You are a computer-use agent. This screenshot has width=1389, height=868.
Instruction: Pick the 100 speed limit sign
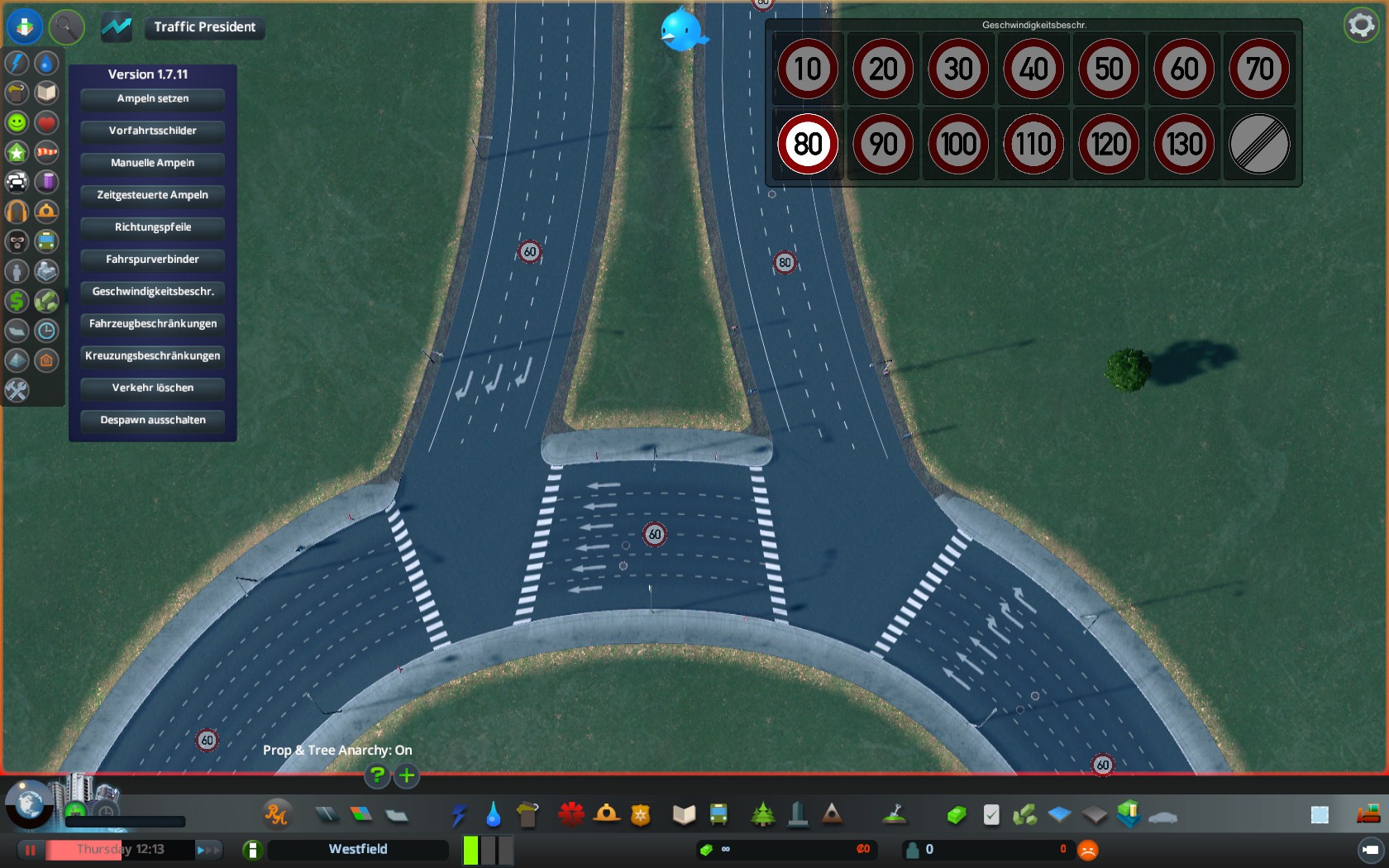pyautogui.click(x=958, y=145)
